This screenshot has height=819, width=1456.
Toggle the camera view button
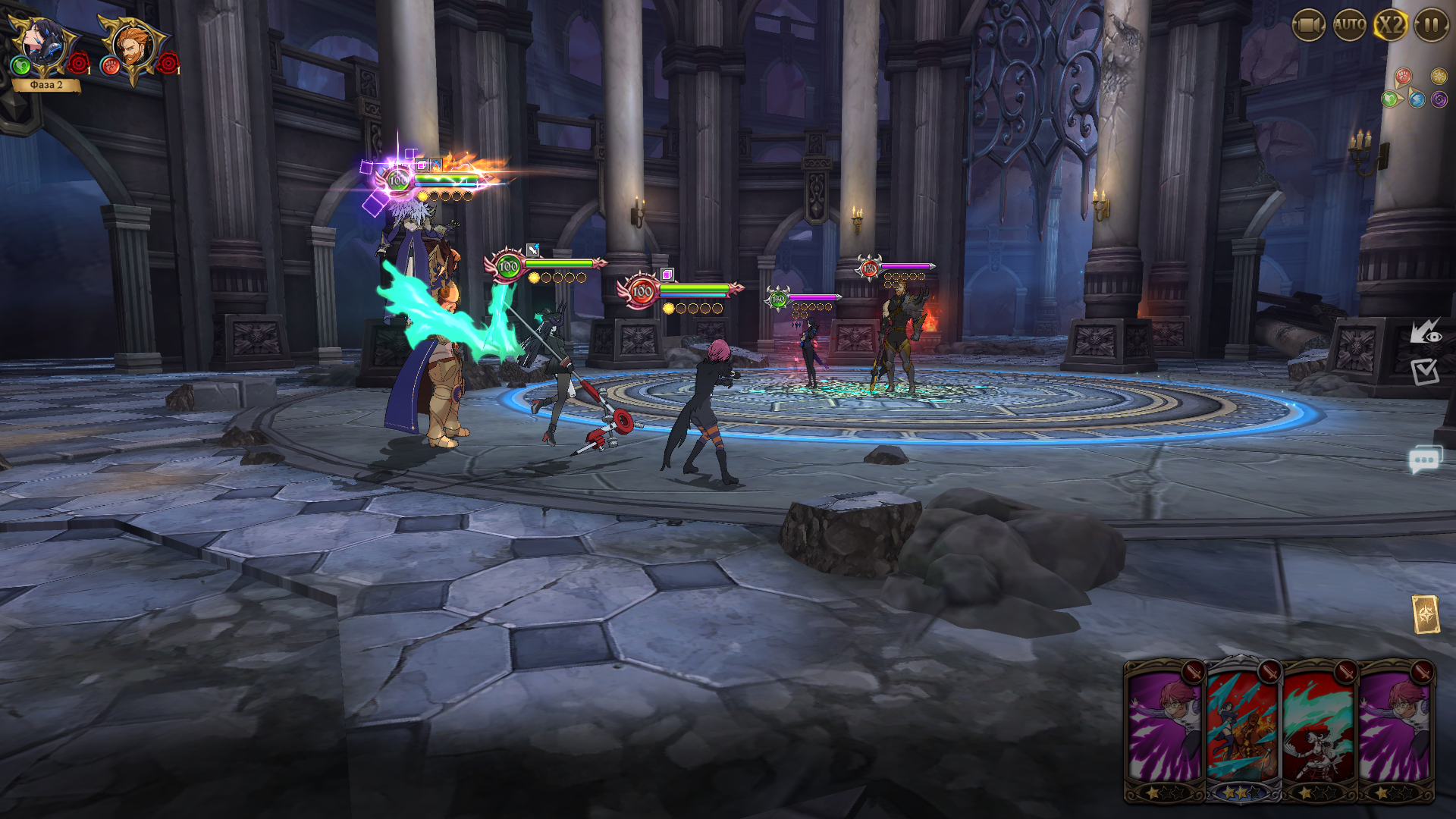point(1307,26)
